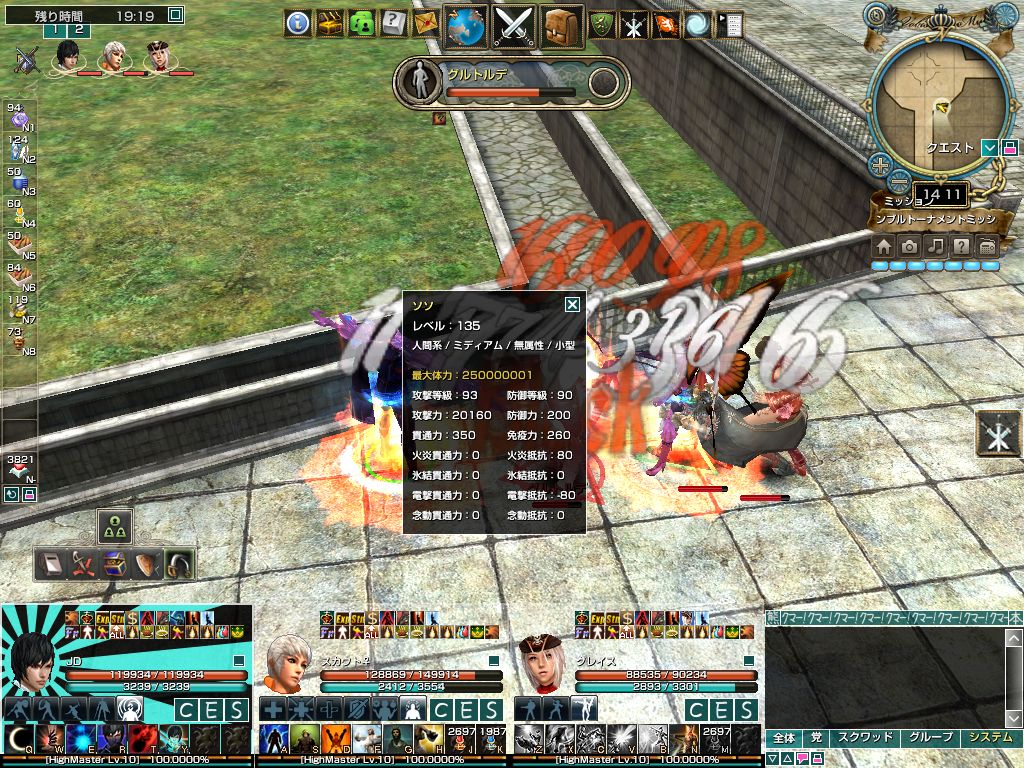The image size is (1024, 768).
Task: Take a screenshot with the camera button
Action: click(x=909, y=246)
